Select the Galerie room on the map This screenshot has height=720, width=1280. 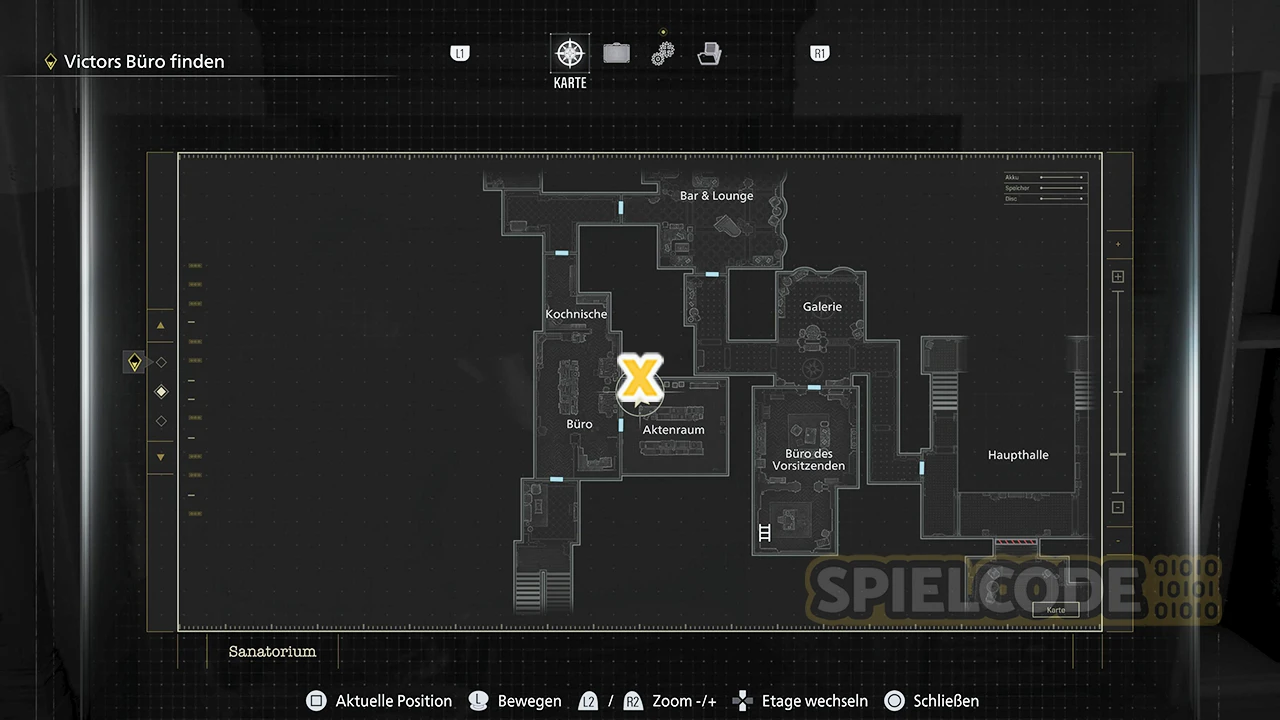click(822, 307)
